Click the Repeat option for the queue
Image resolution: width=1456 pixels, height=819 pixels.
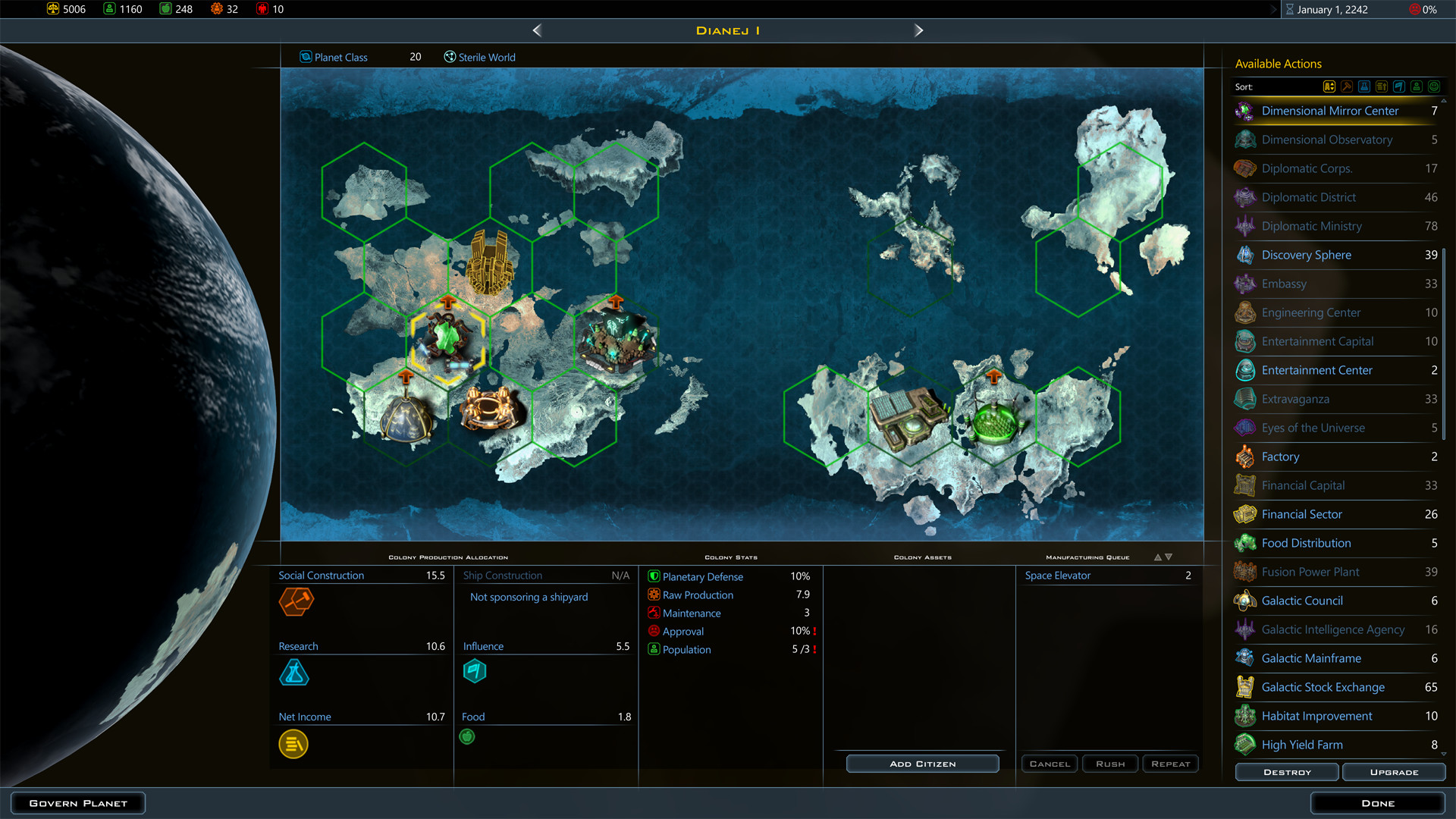pos(1170,764)
